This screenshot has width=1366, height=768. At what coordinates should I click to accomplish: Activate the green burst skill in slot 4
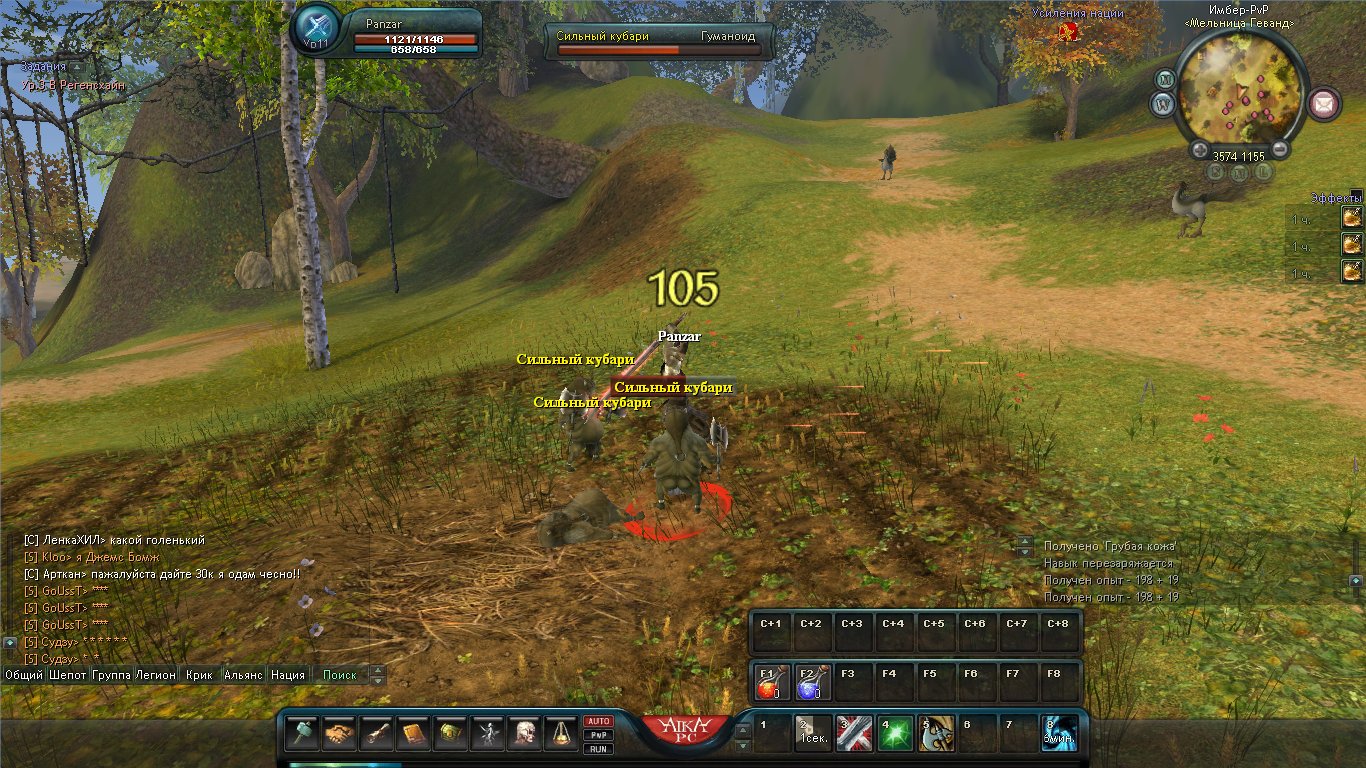(x=895, y=734)
